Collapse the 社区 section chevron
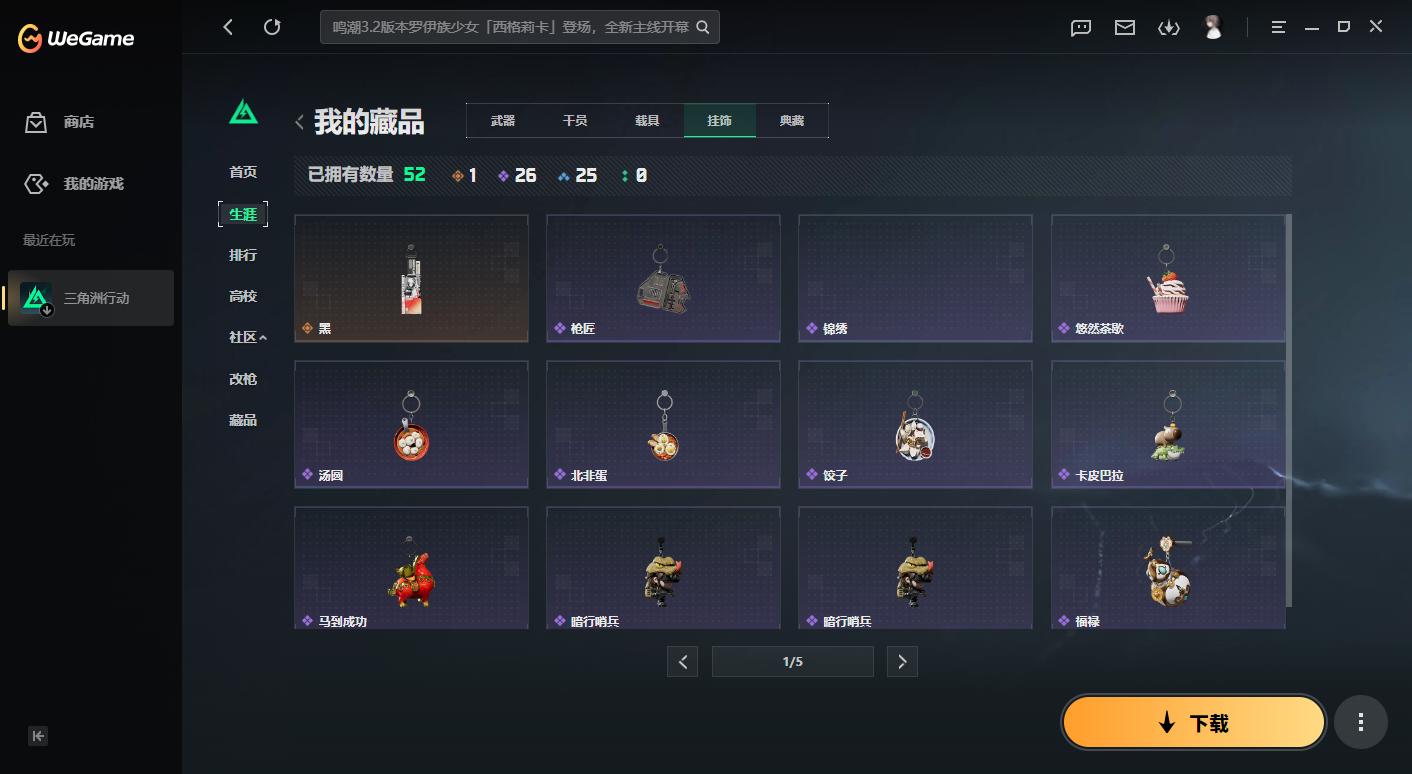 [x=265, y=337]
